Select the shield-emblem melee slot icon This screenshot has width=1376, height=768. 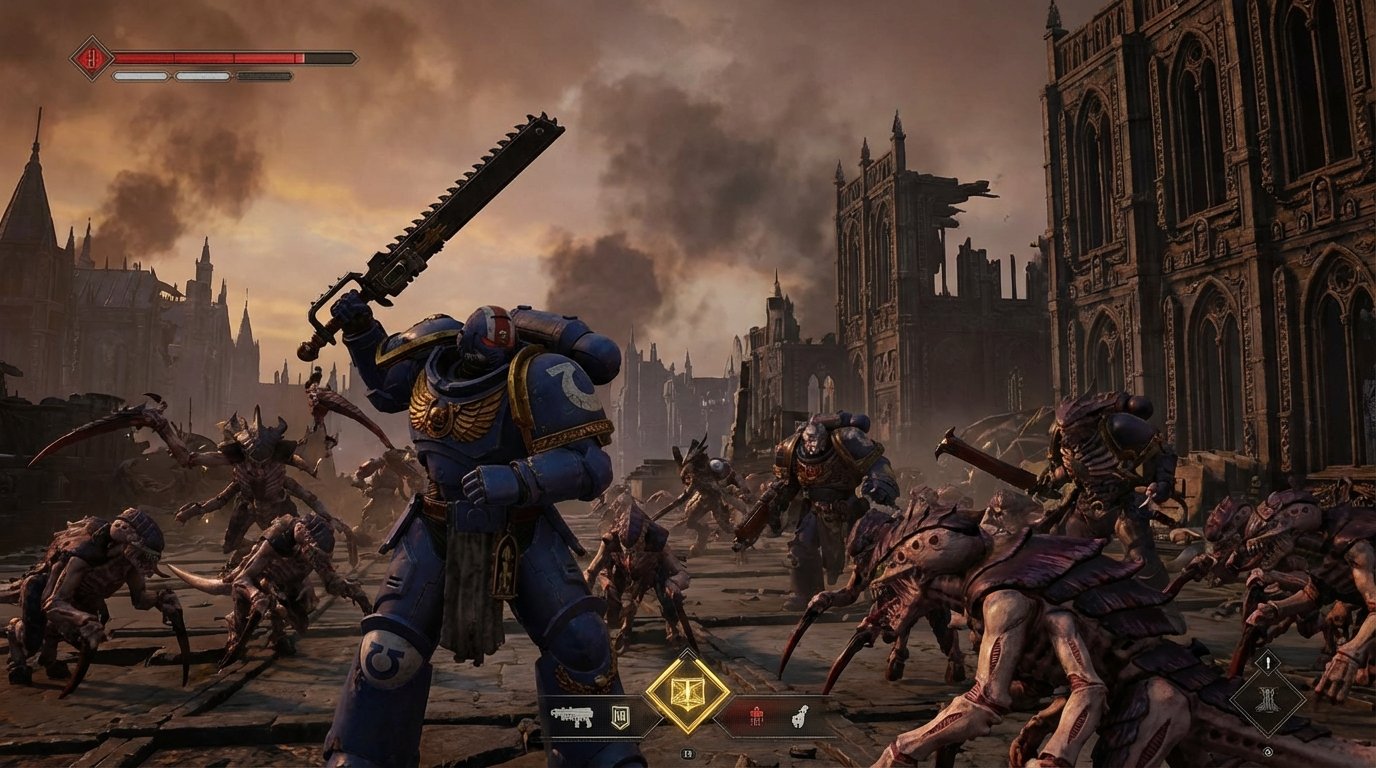coord(620,717)
